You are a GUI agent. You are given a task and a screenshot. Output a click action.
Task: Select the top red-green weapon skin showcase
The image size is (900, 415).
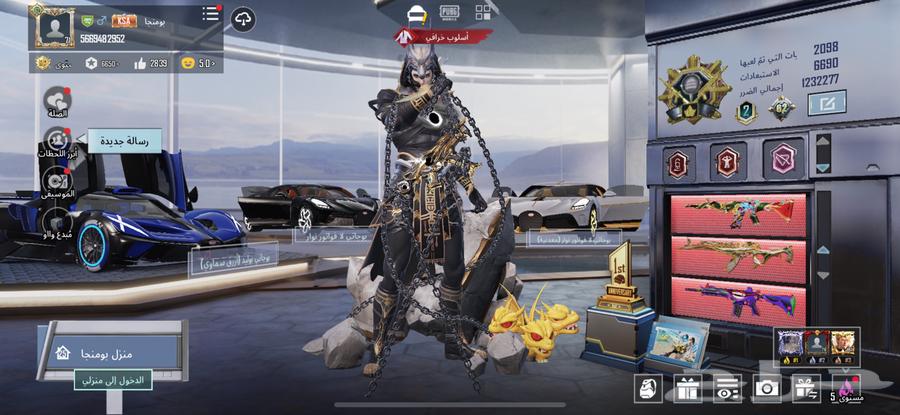(x=739, y=214)
